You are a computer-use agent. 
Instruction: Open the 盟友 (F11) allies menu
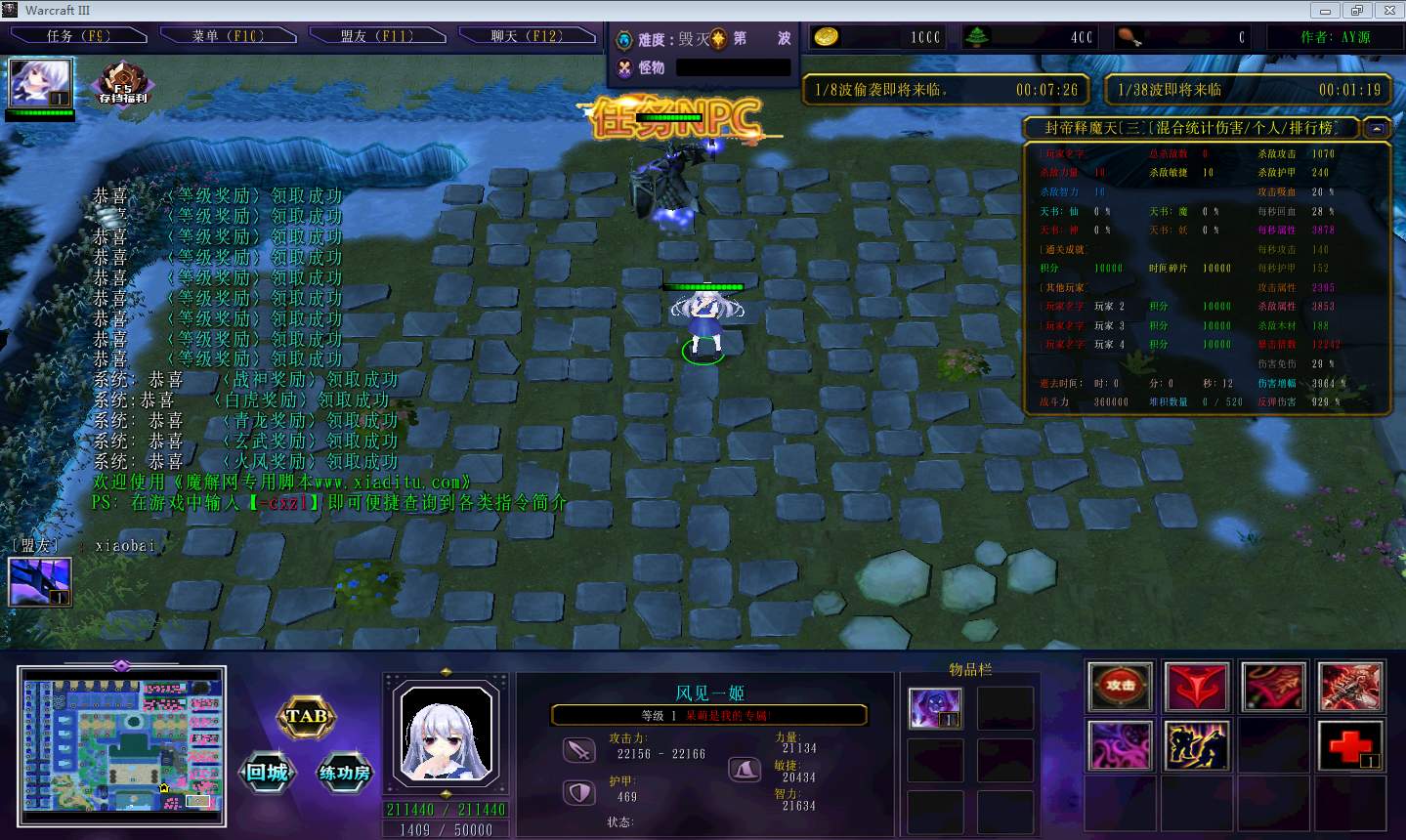click(x=377, y=36)
